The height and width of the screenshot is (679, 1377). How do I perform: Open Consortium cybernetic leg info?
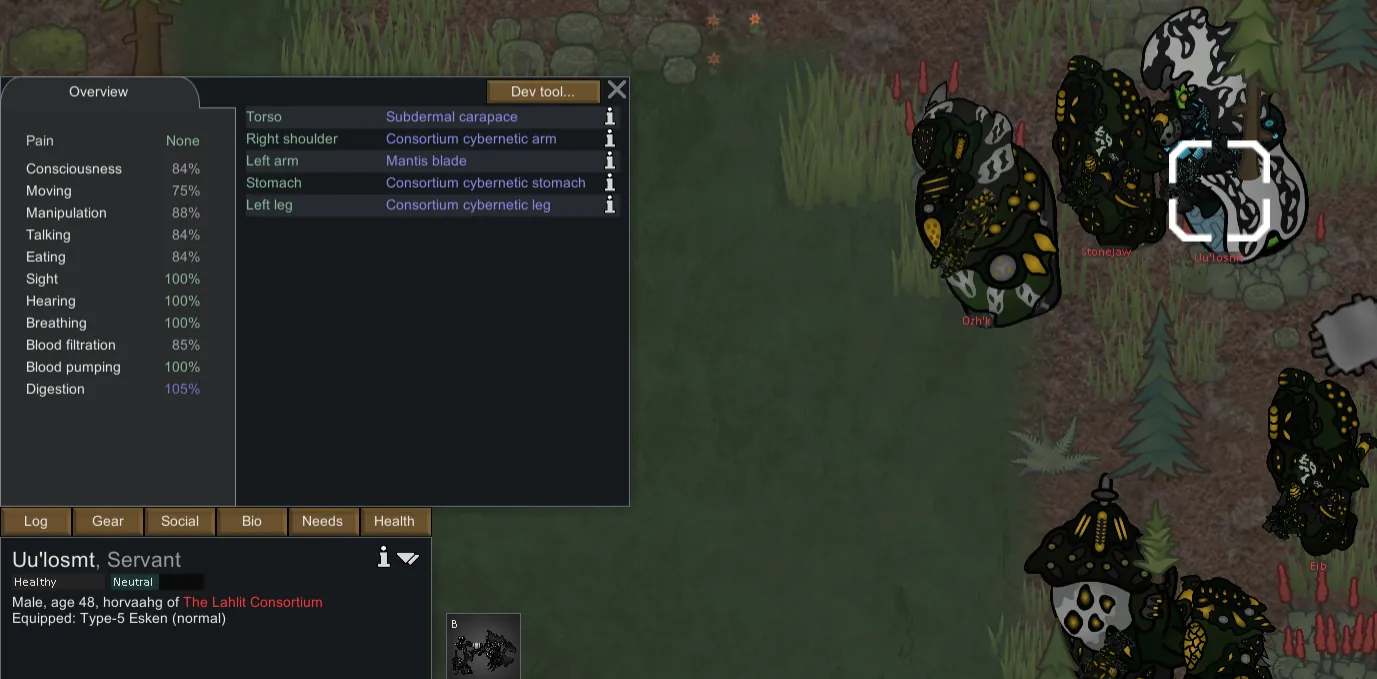click(610, 205)
